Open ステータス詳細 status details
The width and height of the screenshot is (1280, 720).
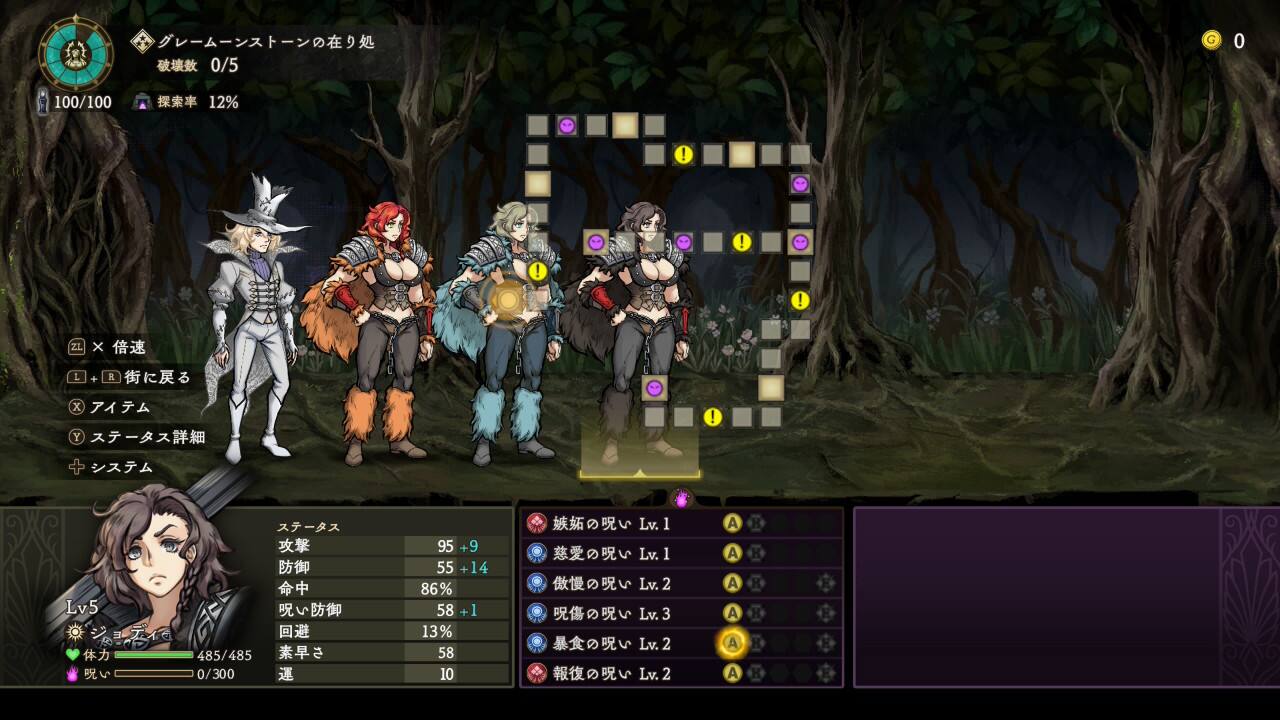[x=147, y=437]
